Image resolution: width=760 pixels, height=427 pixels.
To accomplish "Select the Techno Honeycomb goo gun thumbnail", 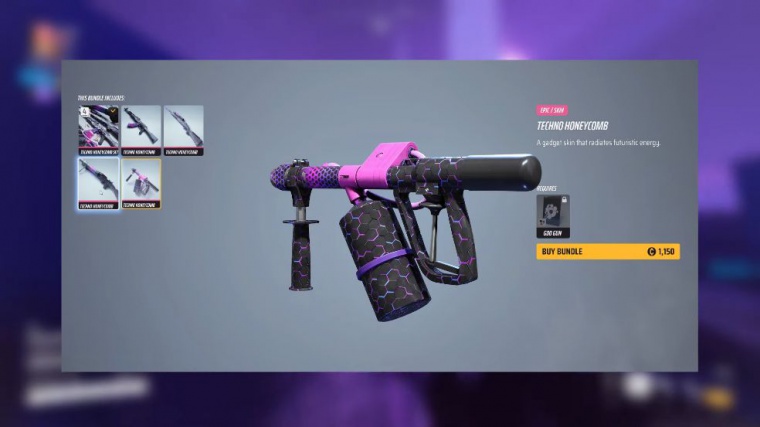I will (141, 183).
